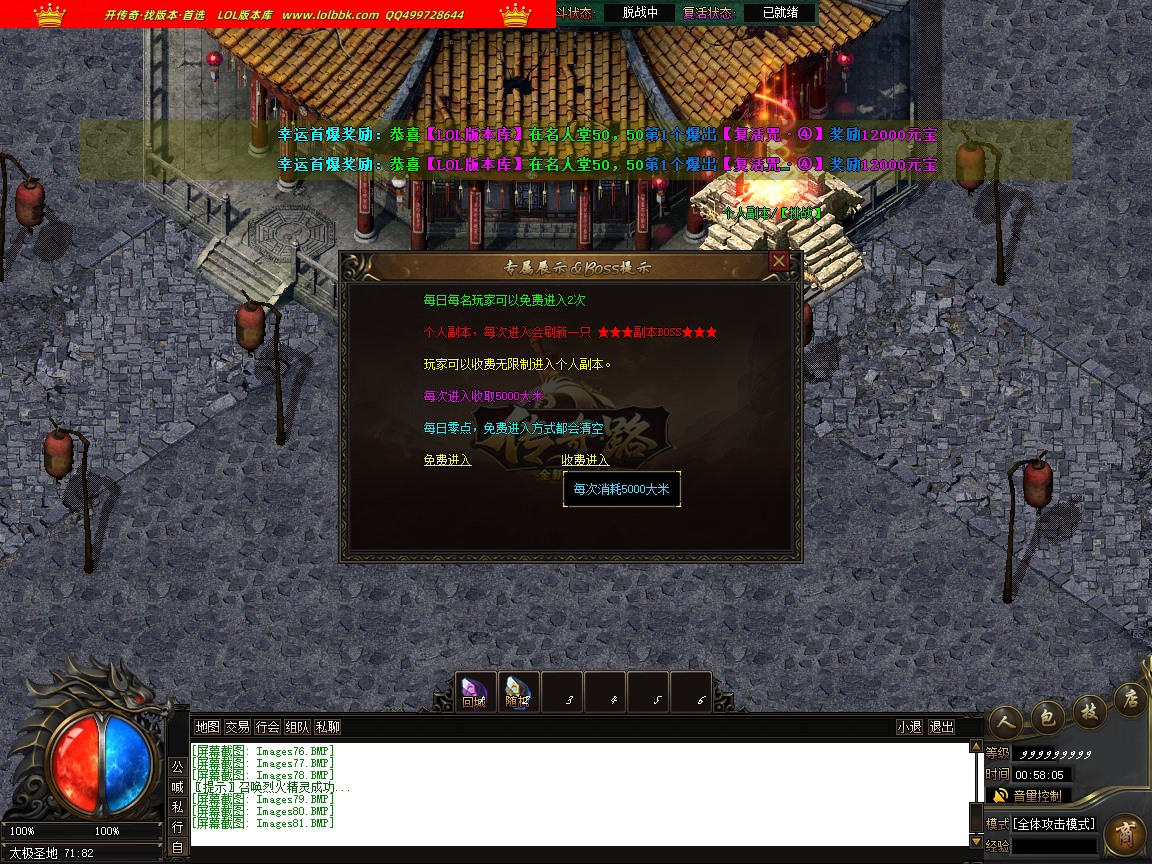This screenshot has width=1152, height=864.
Task: Open the 行会 guild button
Action: [267, 727]
